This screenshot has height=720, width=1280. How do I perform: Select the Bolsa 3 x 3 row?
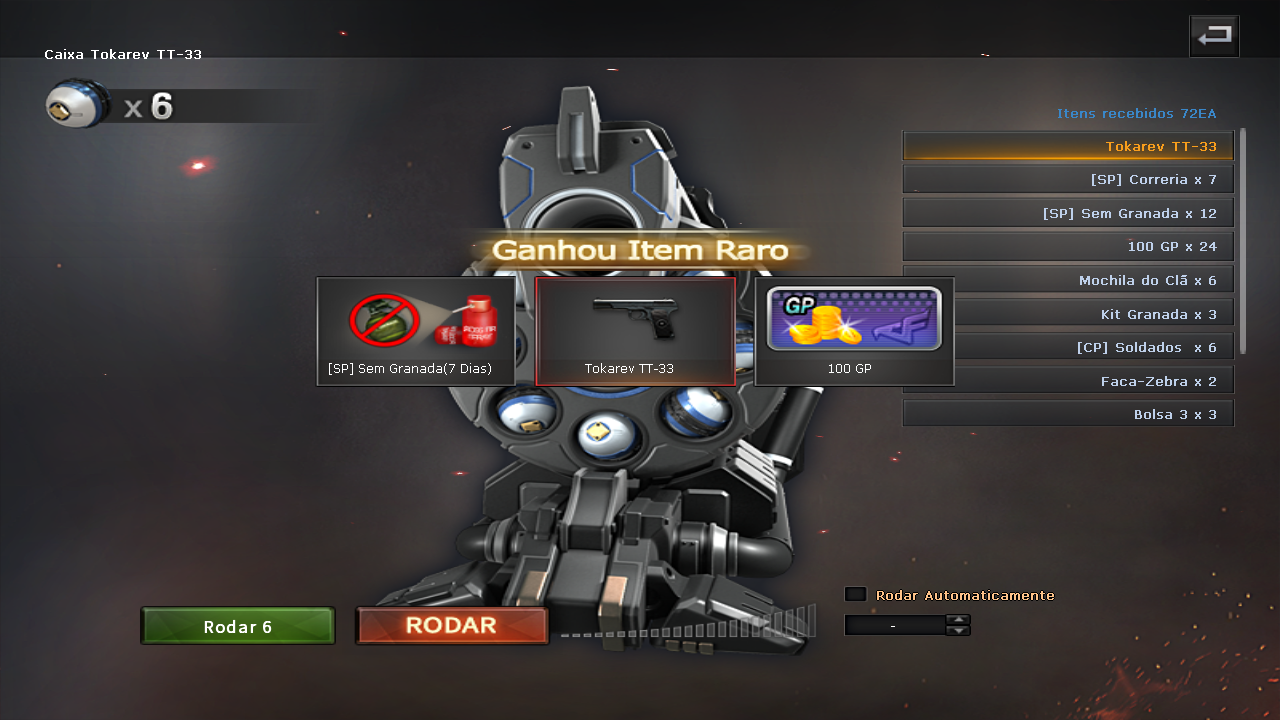(x=1068, y=414)
